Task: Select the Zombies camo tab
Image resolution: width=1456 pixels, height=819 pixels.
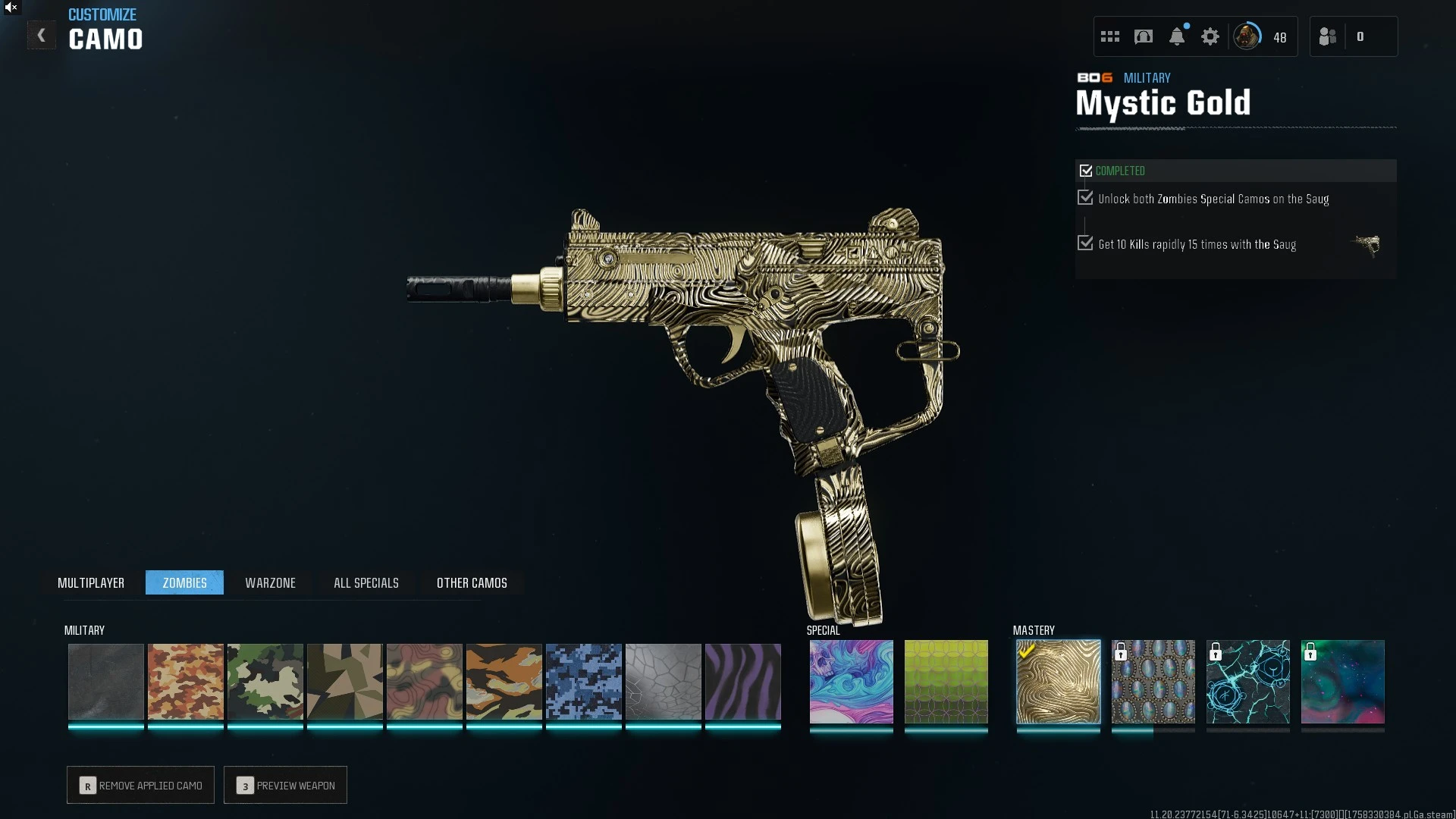Action: 184,582
